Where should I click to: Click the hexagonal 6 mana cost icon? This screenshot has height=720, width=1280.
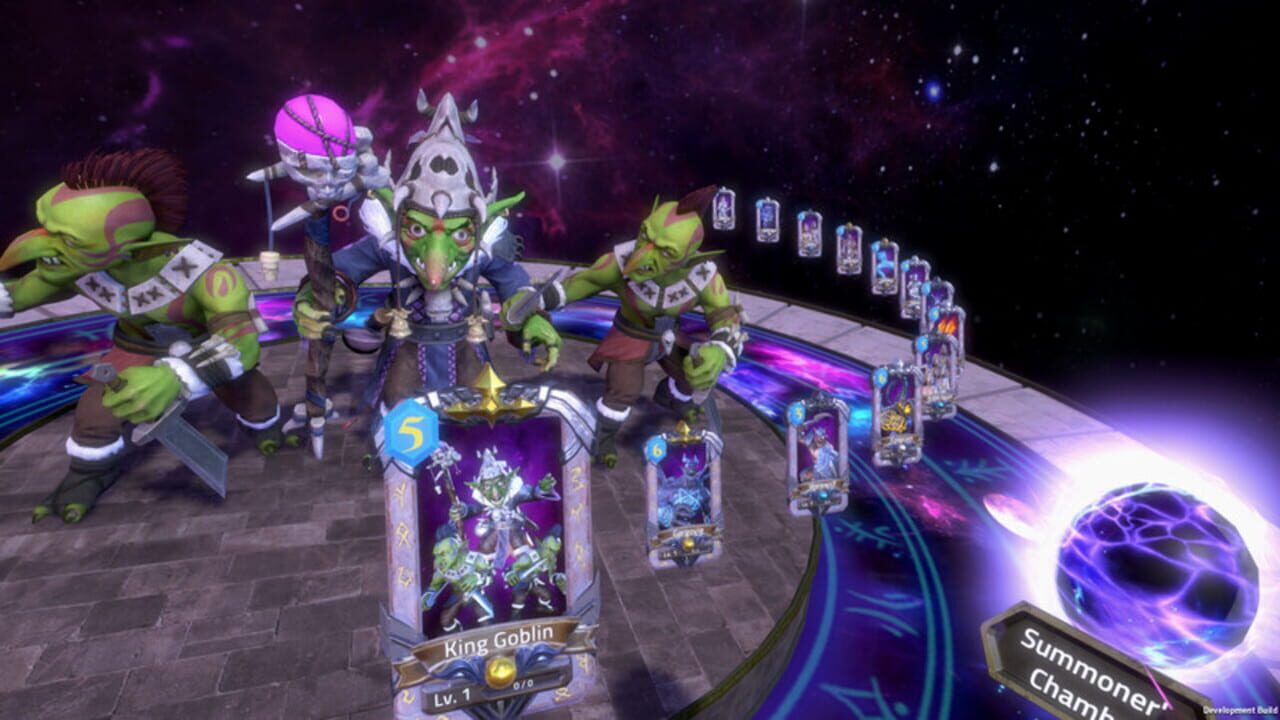tap(656, 449)
